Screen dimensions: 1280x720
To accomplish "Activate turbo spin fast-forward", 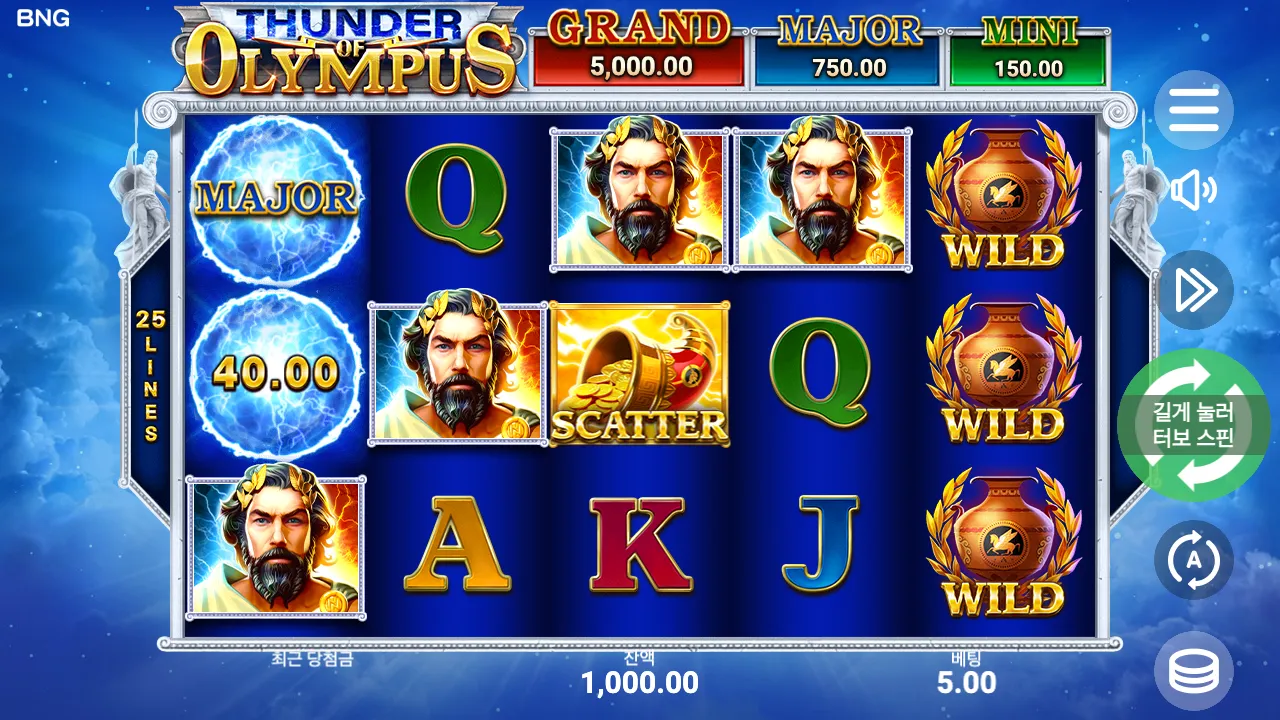I will [x=1193, y=291].
